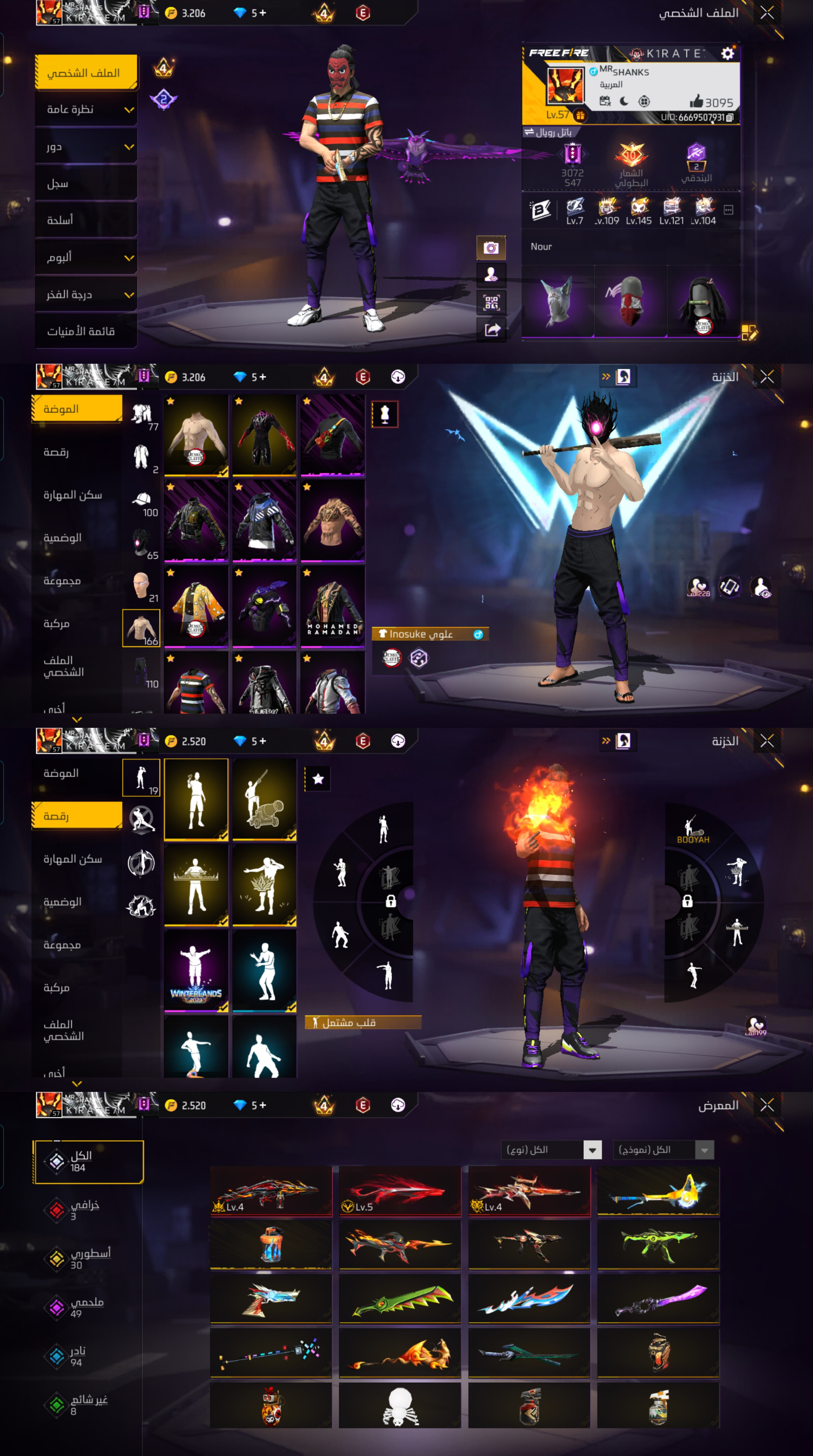
Task: Open the نظرة عامة profile section
Action: pyautogui.click(x=86, y=110)
